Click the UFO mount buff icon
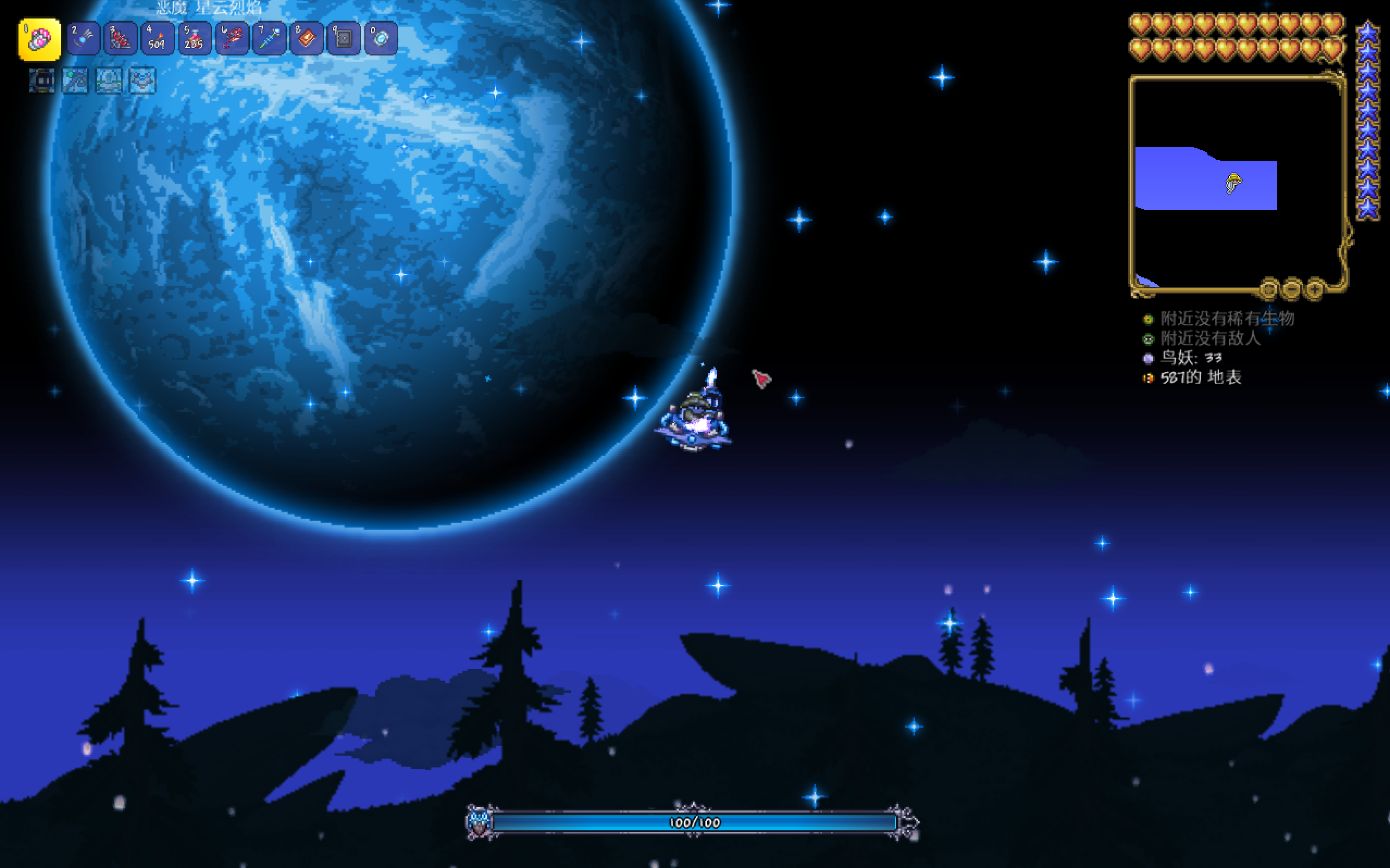This screenshot has width=1390, height=868. click(x=109, y=80)
